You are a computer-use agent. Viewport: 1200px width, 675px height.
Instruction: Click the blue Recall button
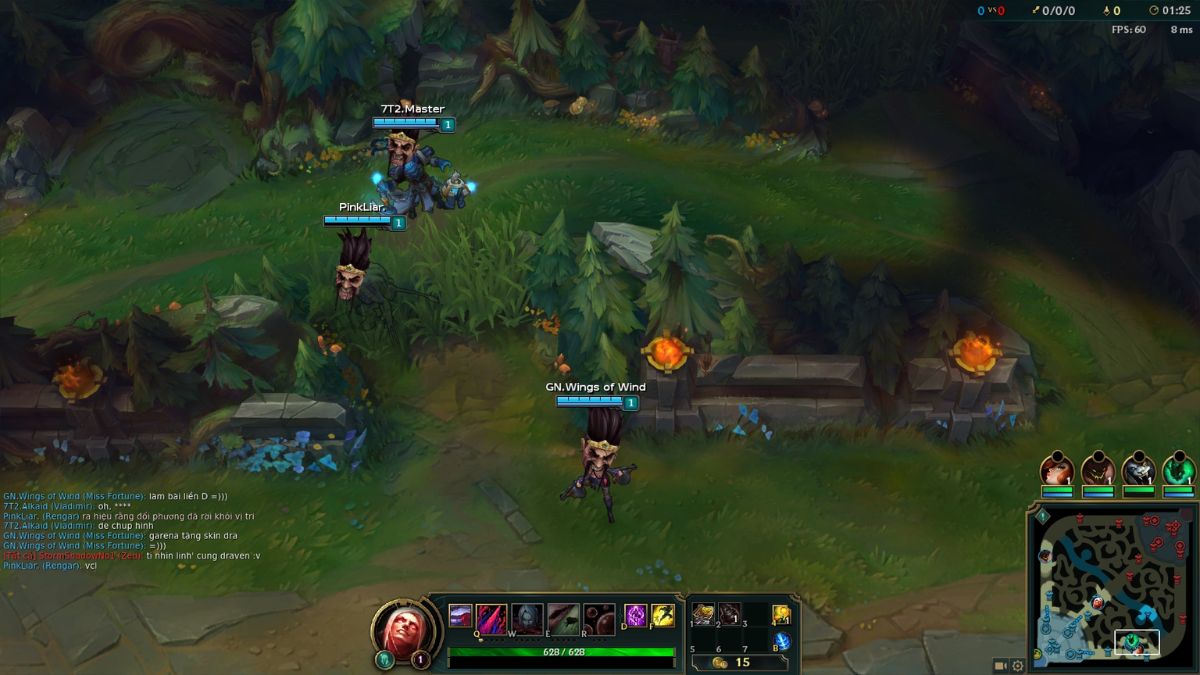pos(782,641)
